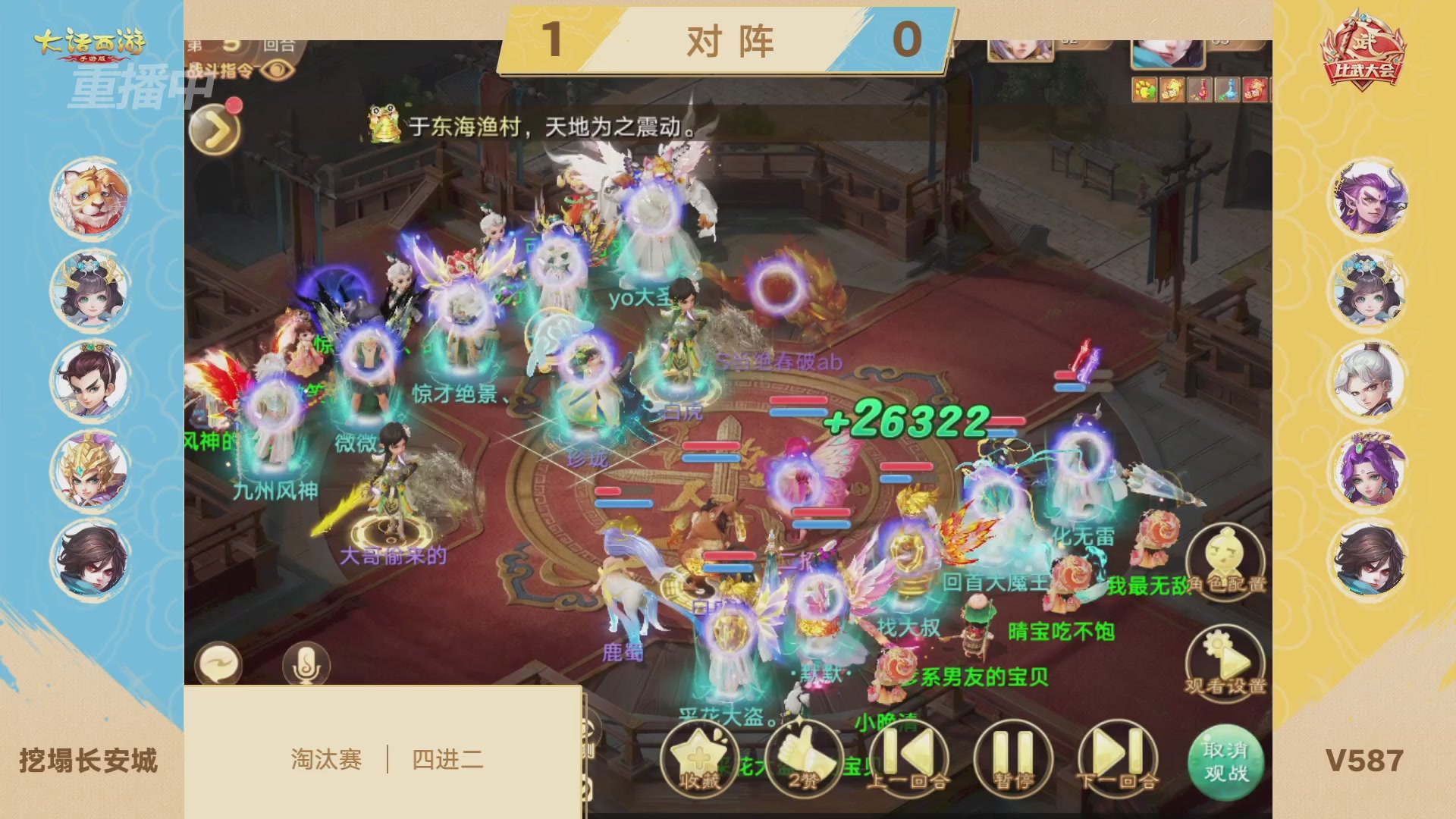Click the golden paw buff icon
The width and height of the screenshot is (1456, 819).
pyautogui.click(x=1145, y=89)
